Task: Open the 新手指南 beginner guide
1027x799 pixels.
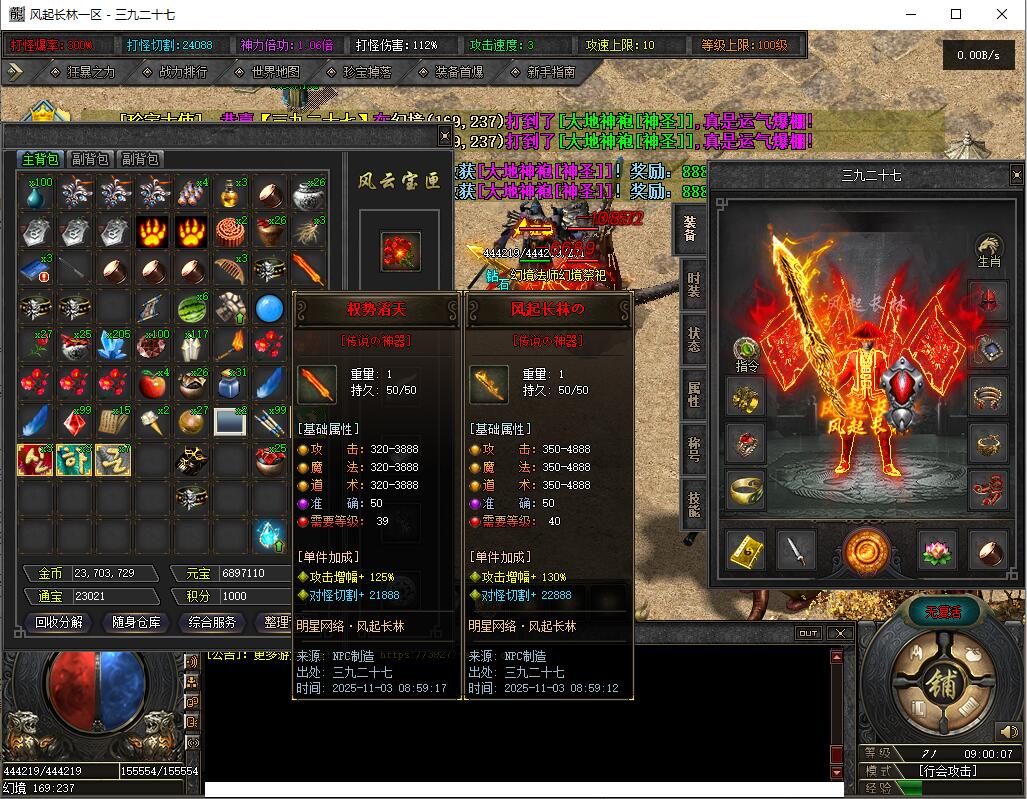Action: pyautogui.click(x=550, y=72)
